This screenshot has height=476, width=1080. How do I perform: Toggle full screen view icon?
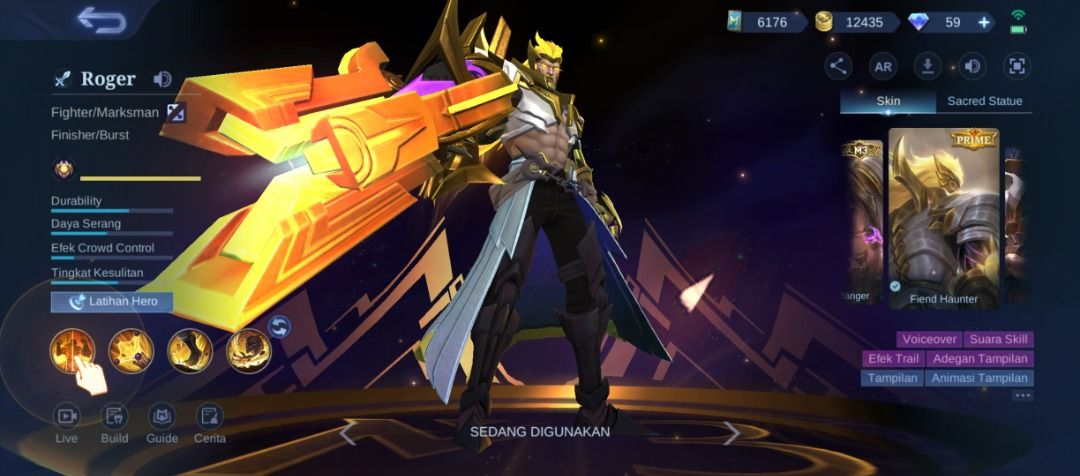1017,67
